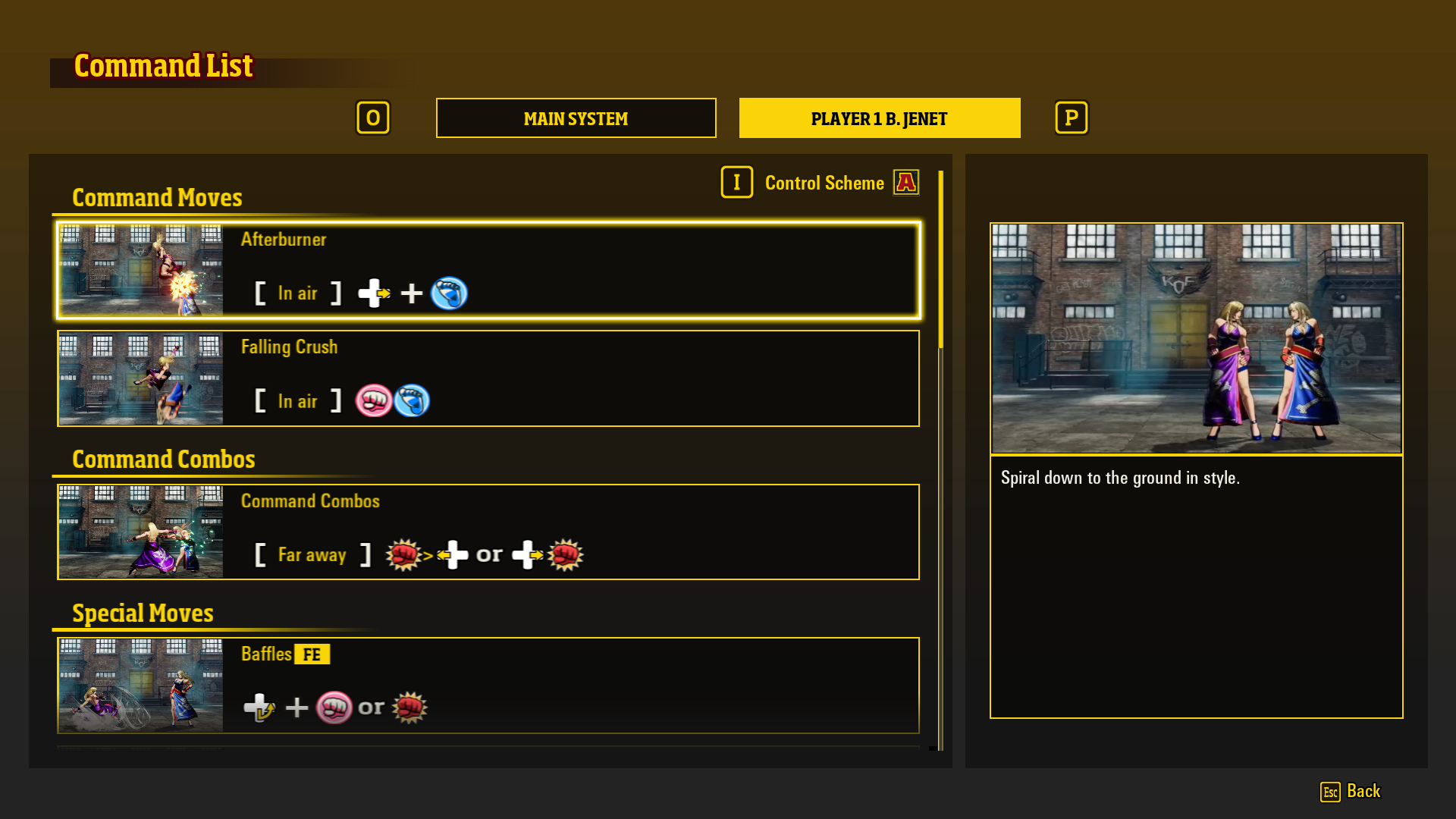1456x819 pixels.
Task: Select the kick button icon in Afterburner's input
Action: tap(450, 293)
